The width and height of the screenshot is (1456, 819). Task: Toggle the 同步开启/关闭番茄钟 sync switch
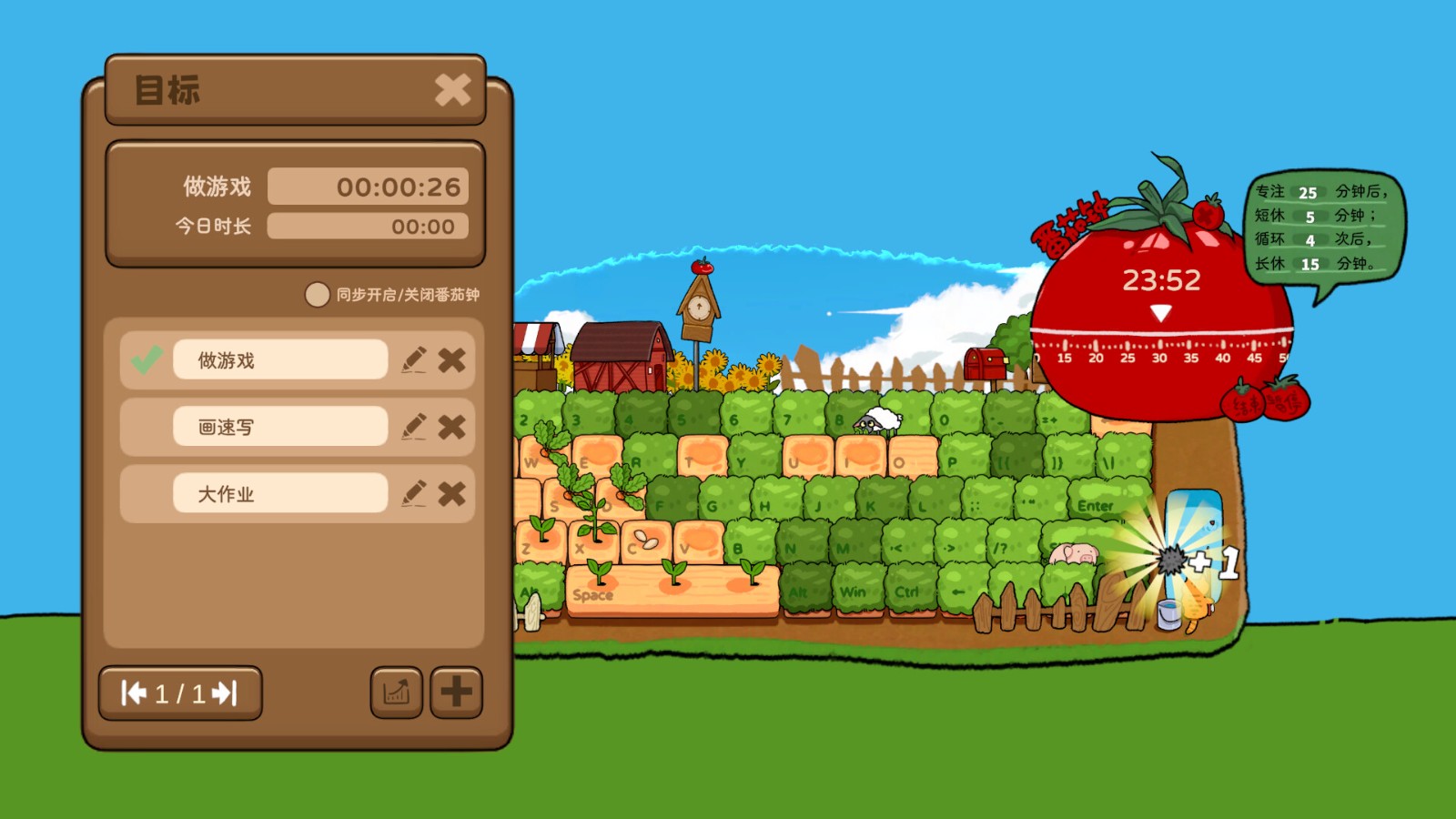click(x=318, y=296)
